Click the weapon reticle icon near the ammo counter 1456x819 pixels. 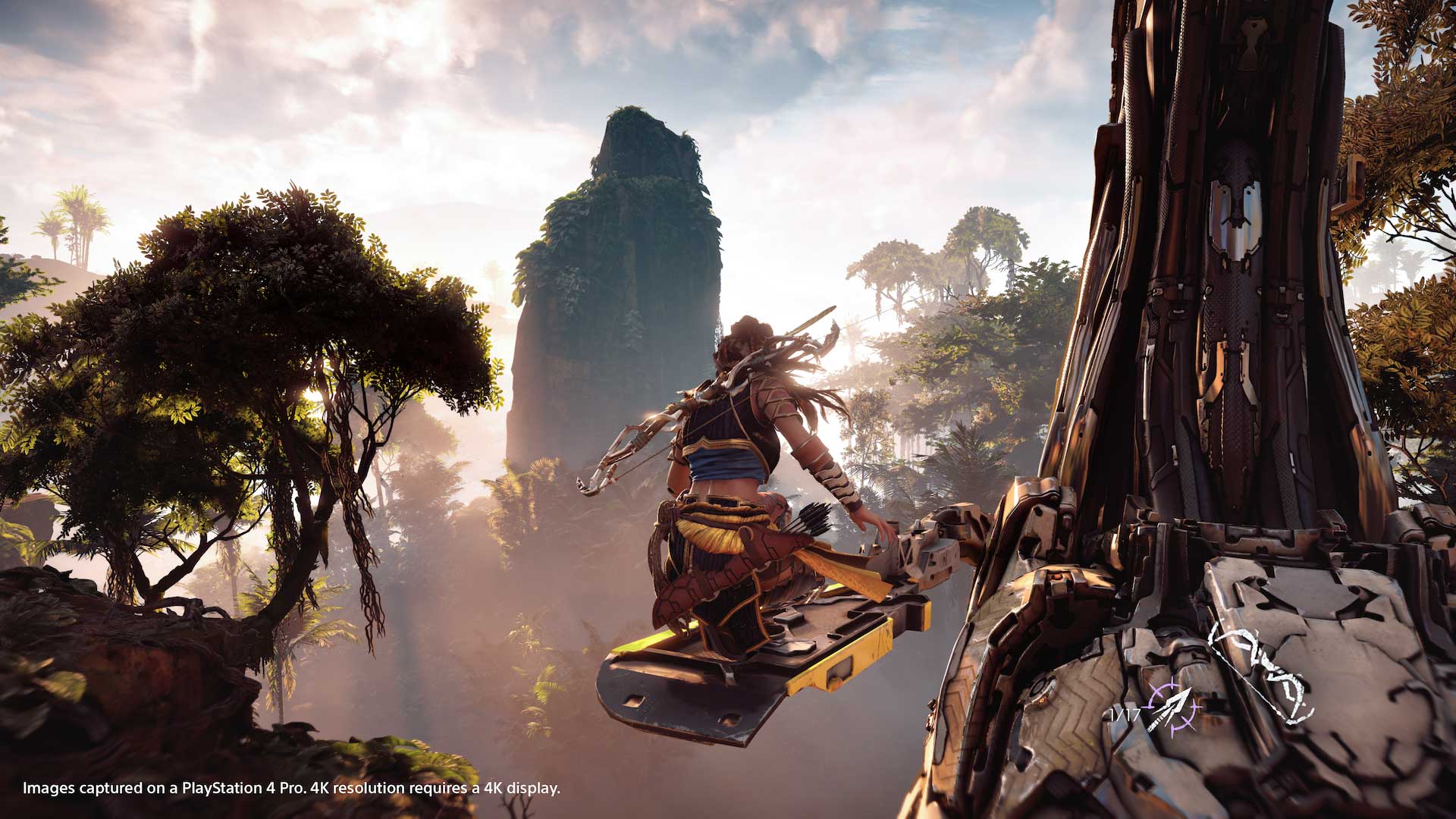point(1171,707)
